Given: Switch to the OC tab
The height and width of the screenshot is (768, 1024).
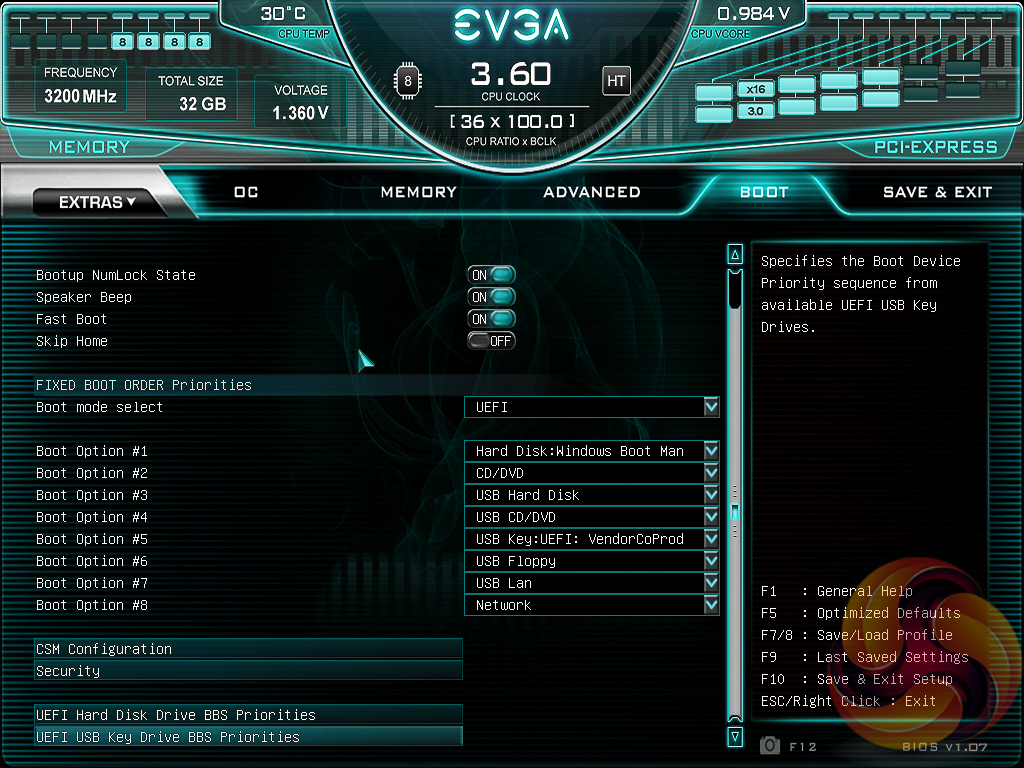Looking at the screenshot, I should 246,192.
